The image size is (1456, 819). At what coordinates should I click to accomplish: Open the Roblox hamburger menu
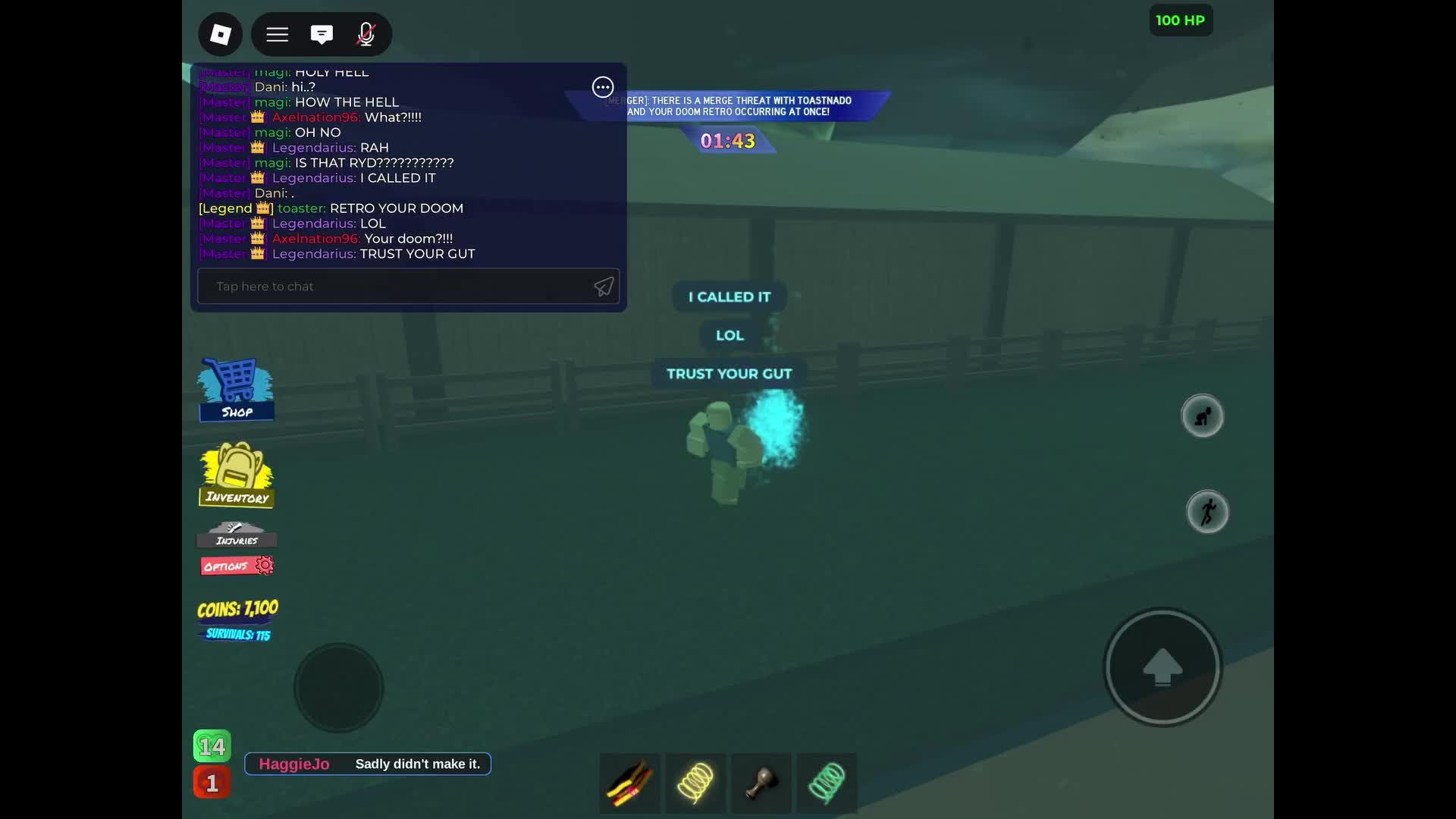(x=276, y=34)
